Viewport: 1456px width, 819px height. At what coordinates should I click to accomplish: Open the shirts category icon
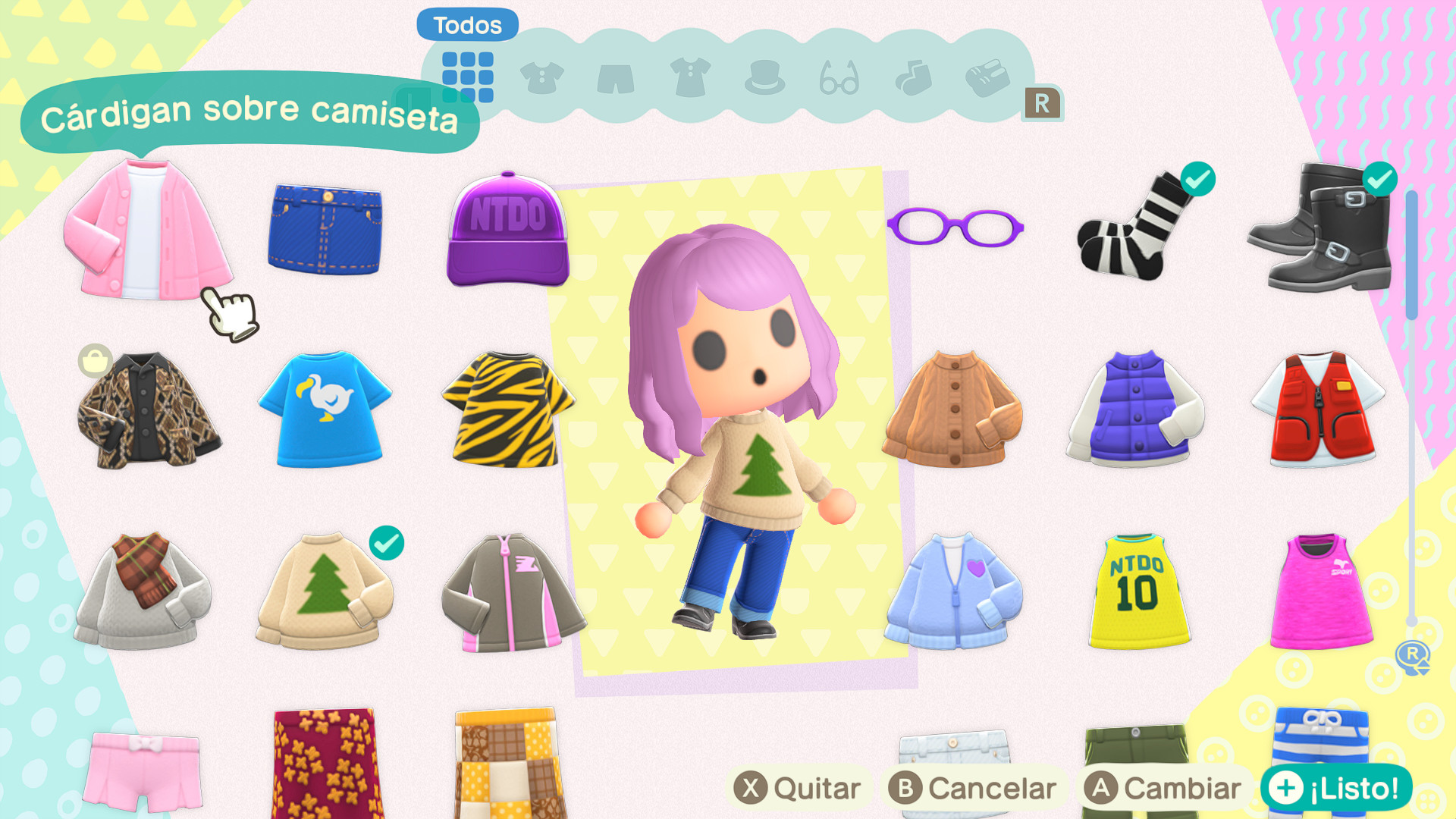click(541, 76)
